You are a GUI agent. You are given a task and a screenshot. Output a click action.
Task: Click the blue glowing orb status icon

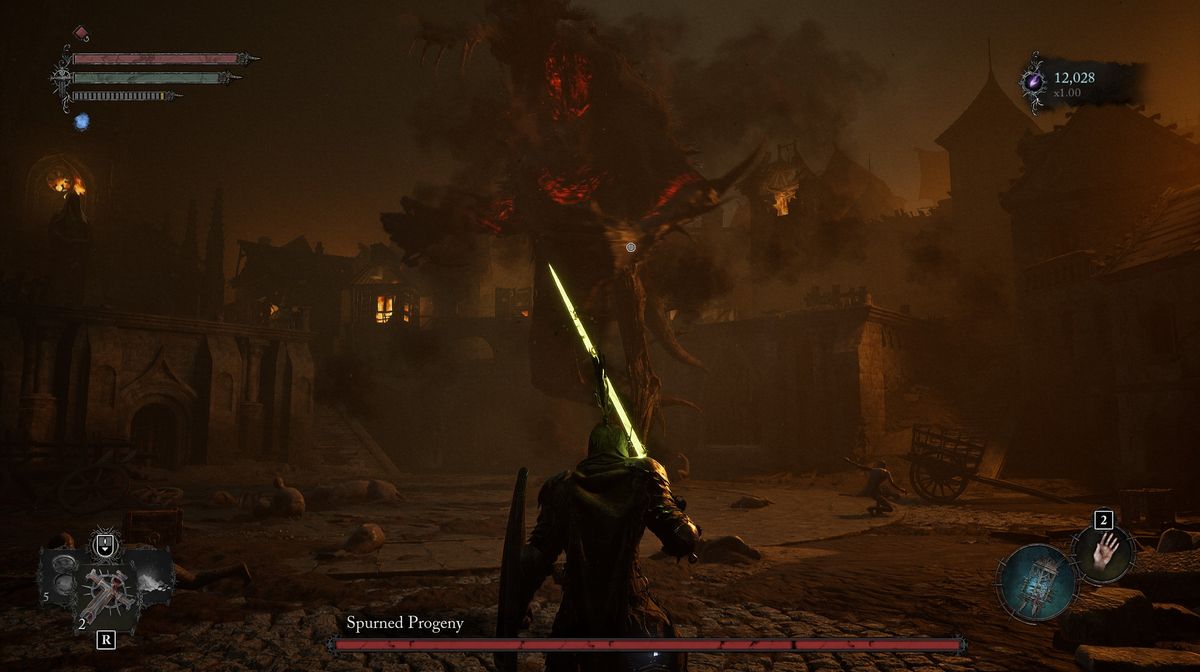pos(82,121)
